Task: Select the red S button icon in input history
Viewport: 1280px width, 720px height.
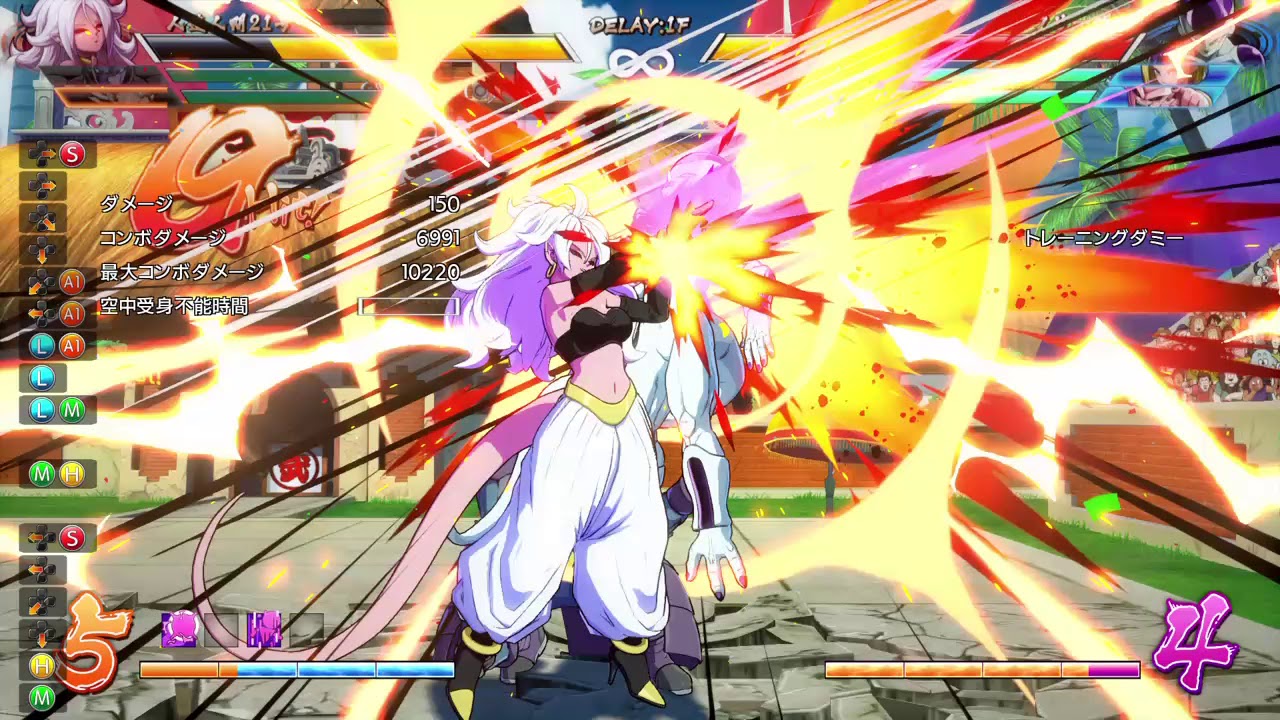Action: [71, 154]
